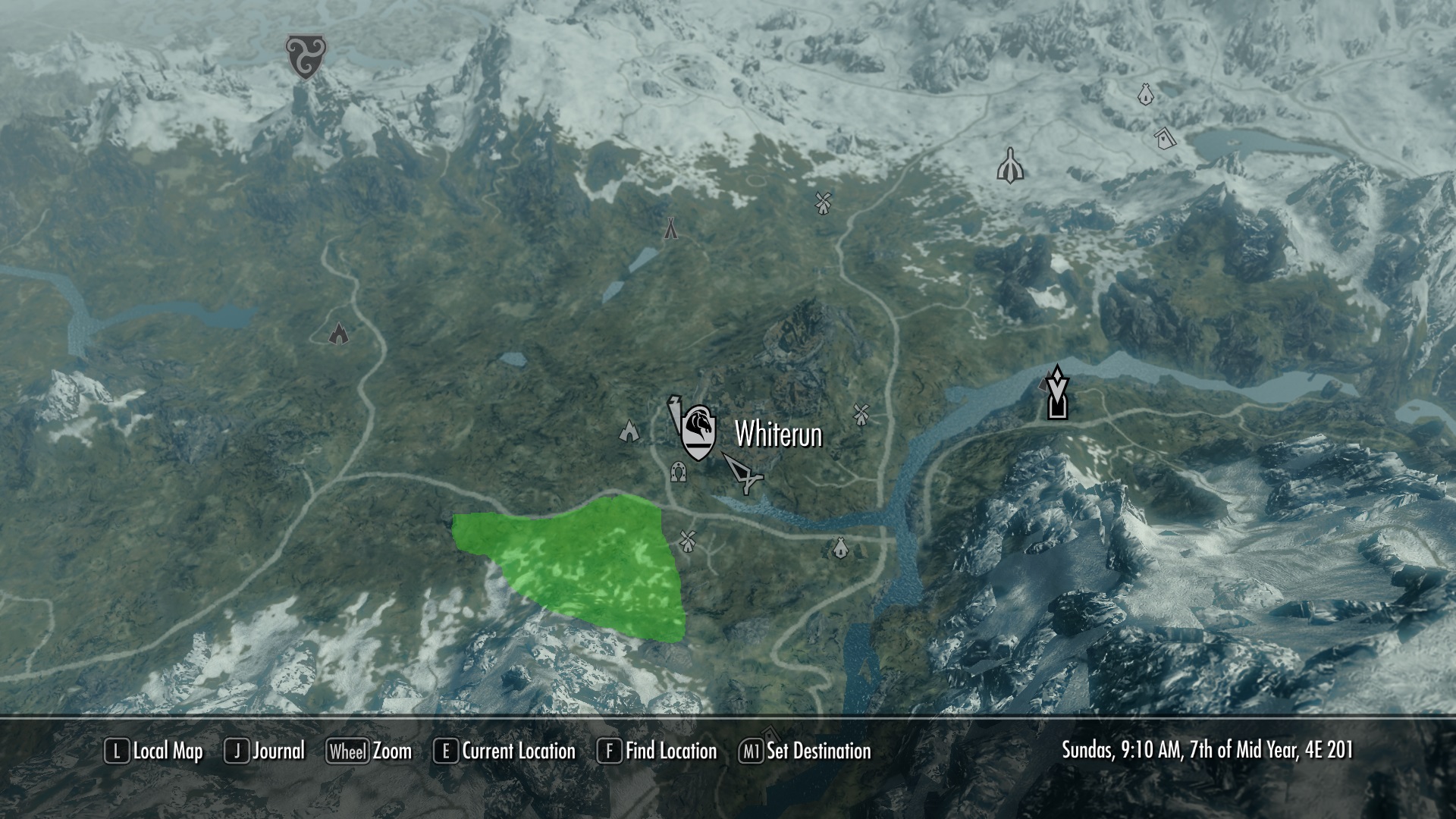Select the slanted-roof shack marker

pos(1164,137)
